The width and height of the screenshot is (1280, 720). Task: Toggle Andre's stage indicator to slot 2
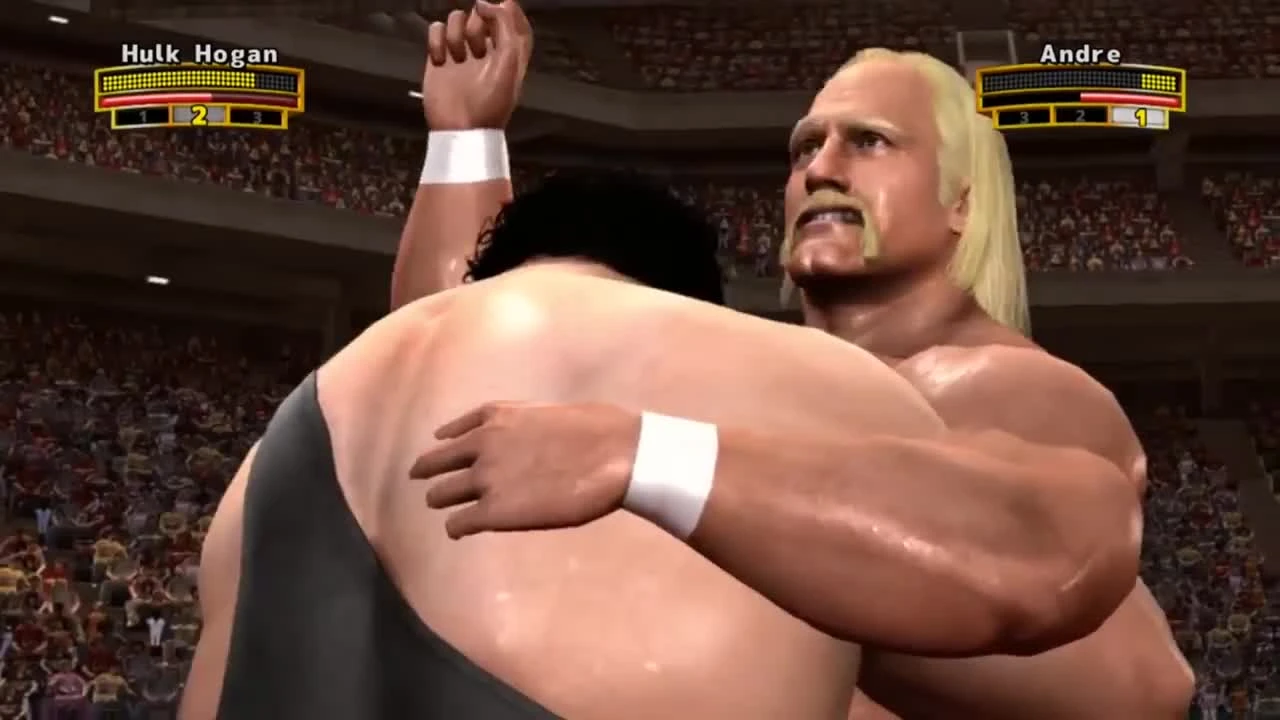(x=1078, y=116)
